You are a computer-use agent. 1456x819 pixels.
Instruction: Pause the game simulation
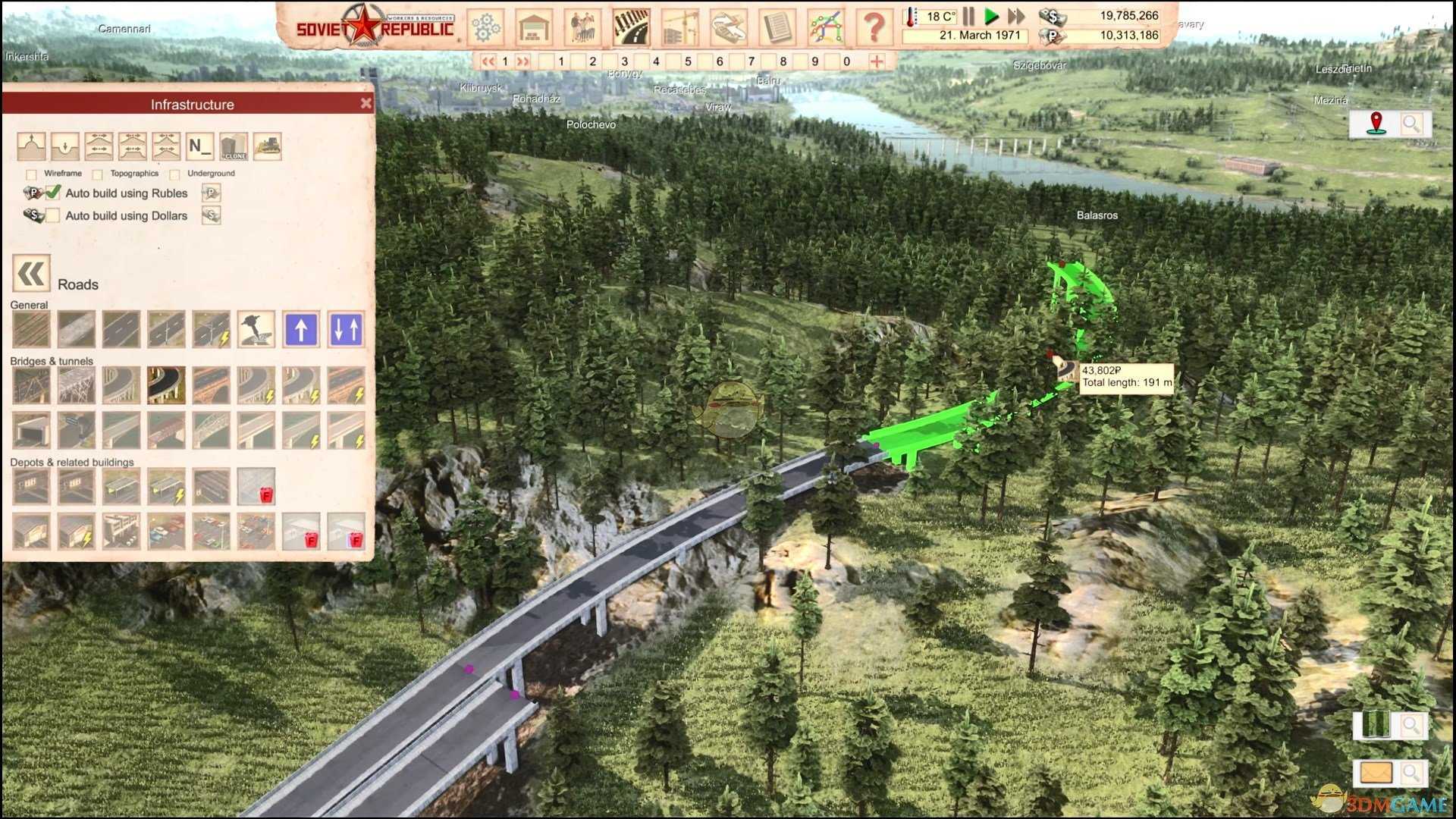pyautogui.click(x=968, y=16)
